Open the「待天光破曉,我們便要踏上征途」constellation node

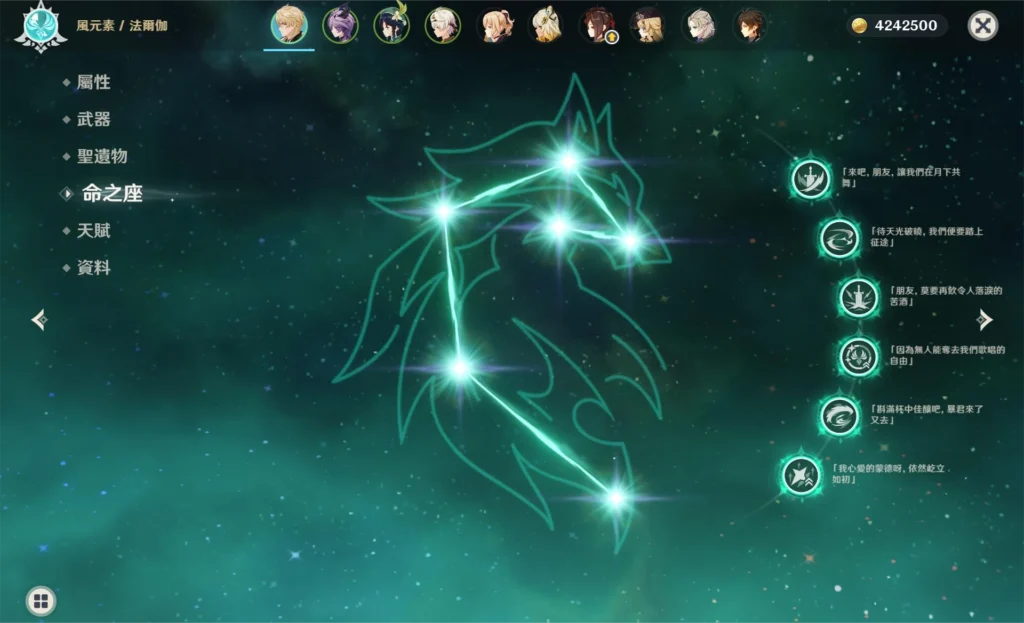839,238
